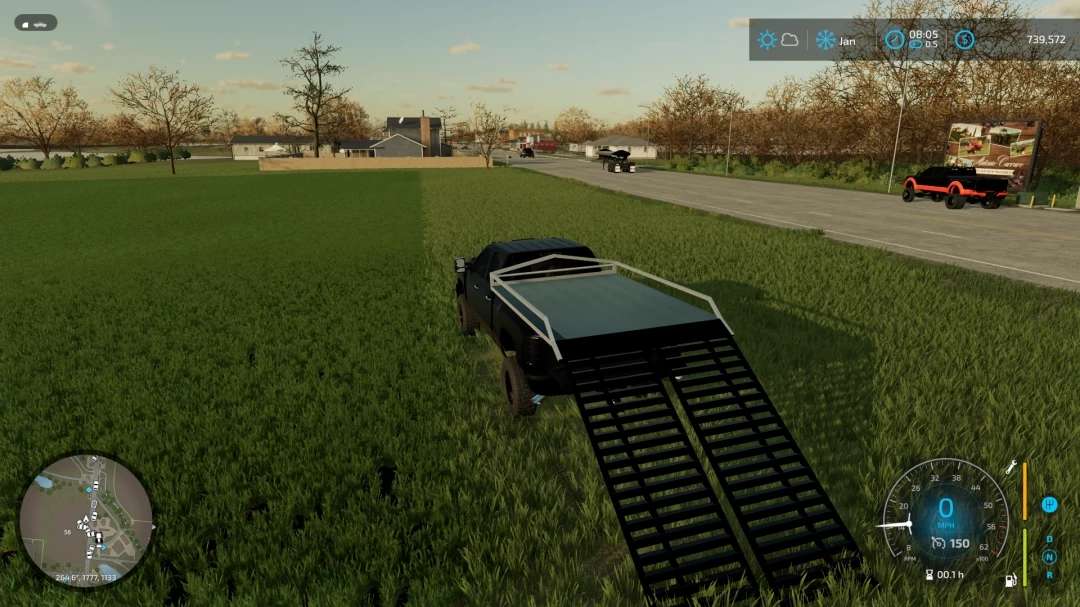Select the Neutral gear indicator
Viewport: 1080px width, 607px height.
1049,557
